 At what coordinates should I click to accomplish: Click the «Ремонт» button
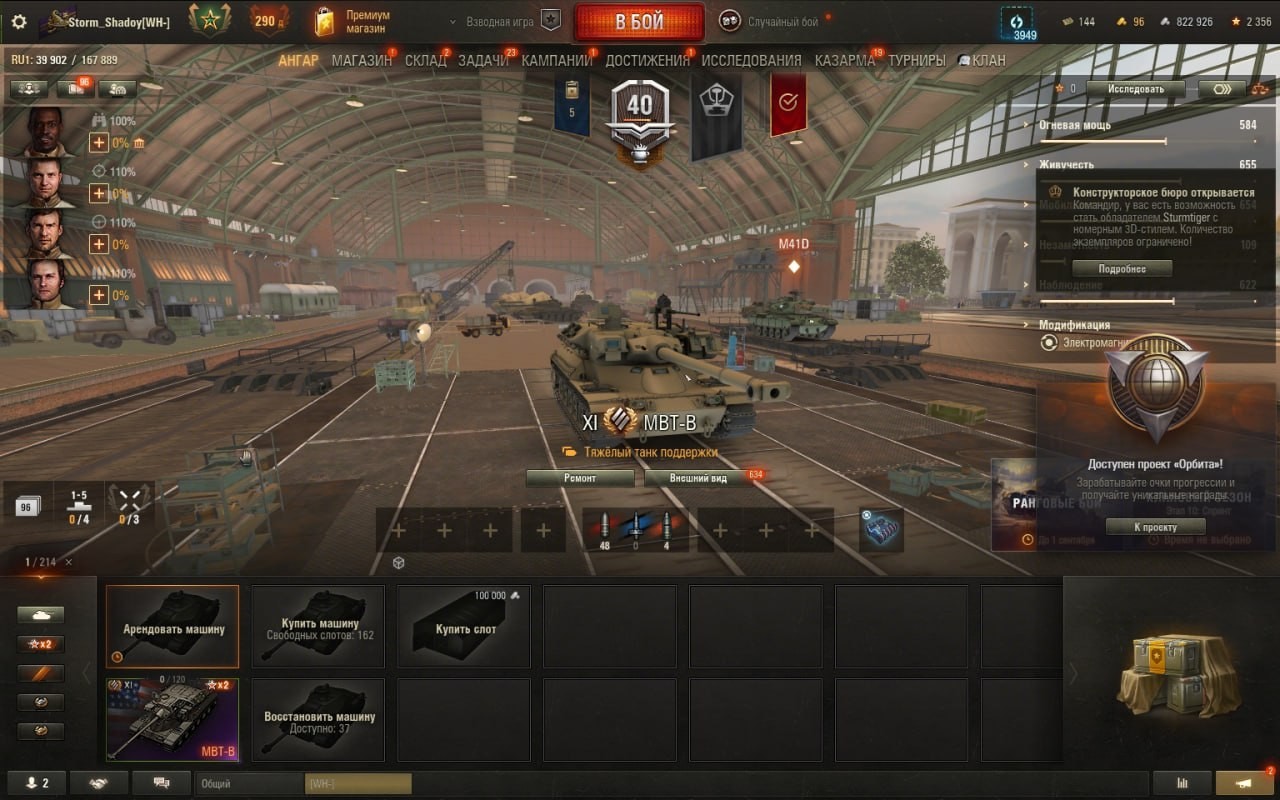(x=580, y=478)
